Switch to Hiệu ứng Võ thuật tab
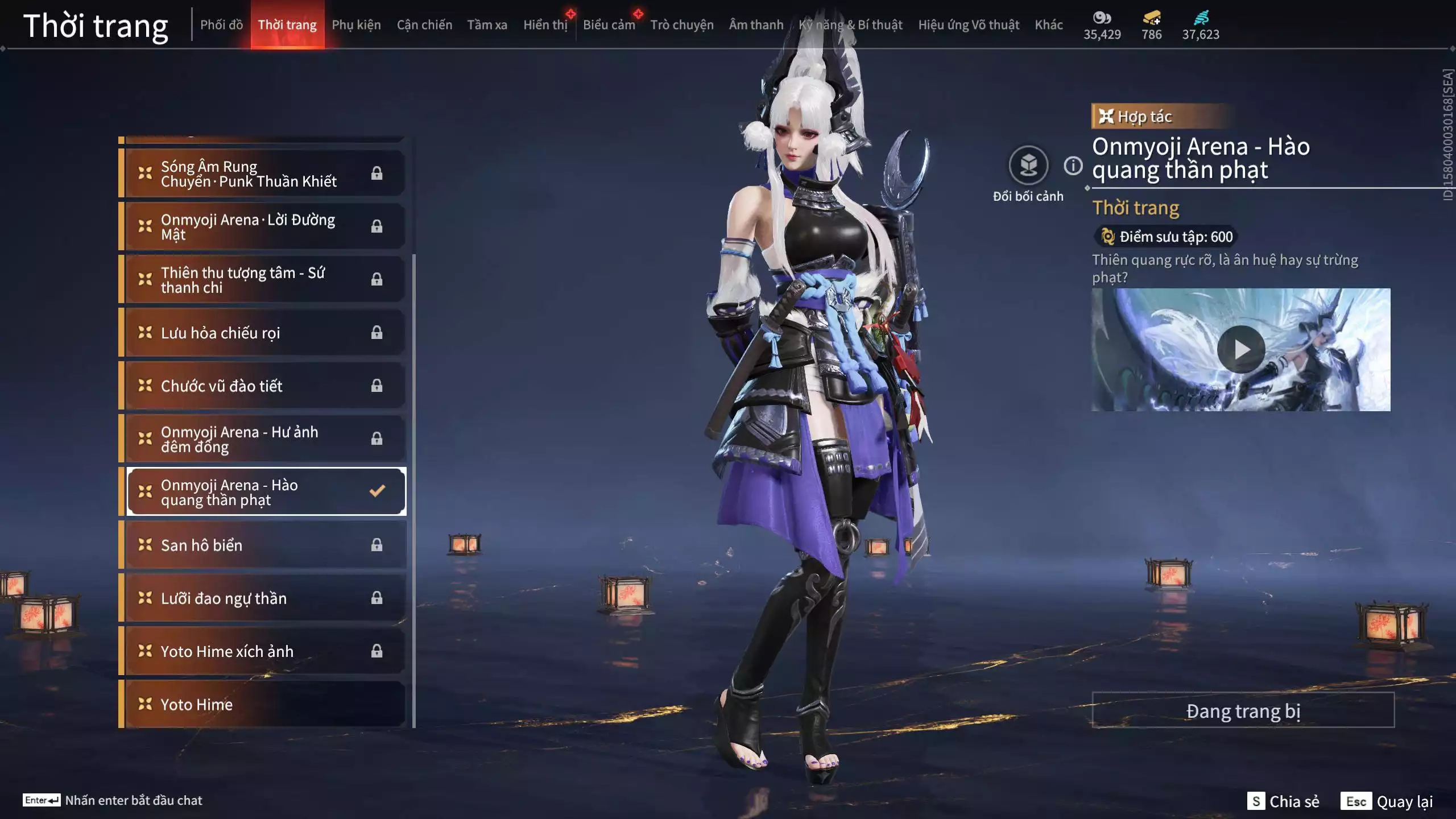Viewport: 1456px width, 819px height. [968, 25]
